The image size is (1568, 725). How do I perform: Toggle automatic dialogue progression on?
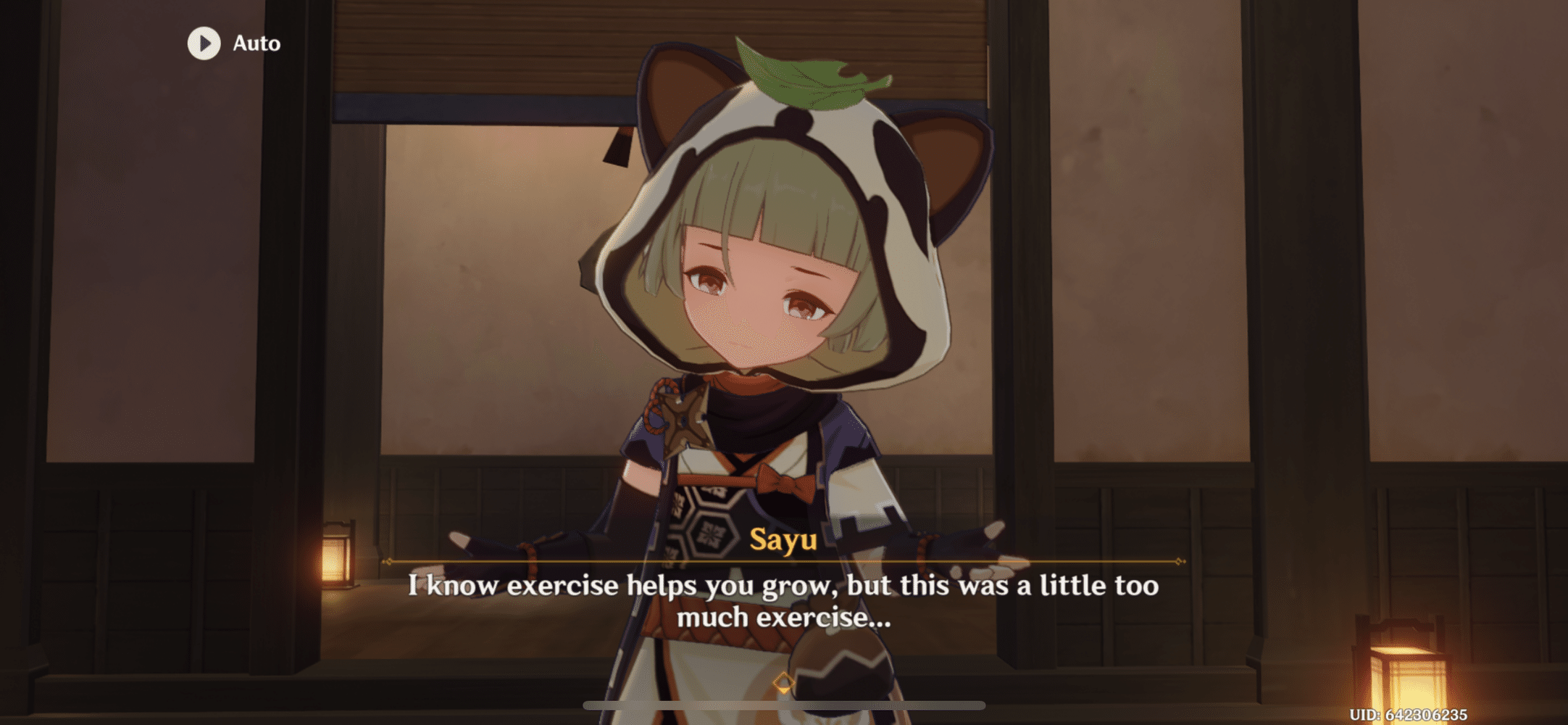point(232,43)
